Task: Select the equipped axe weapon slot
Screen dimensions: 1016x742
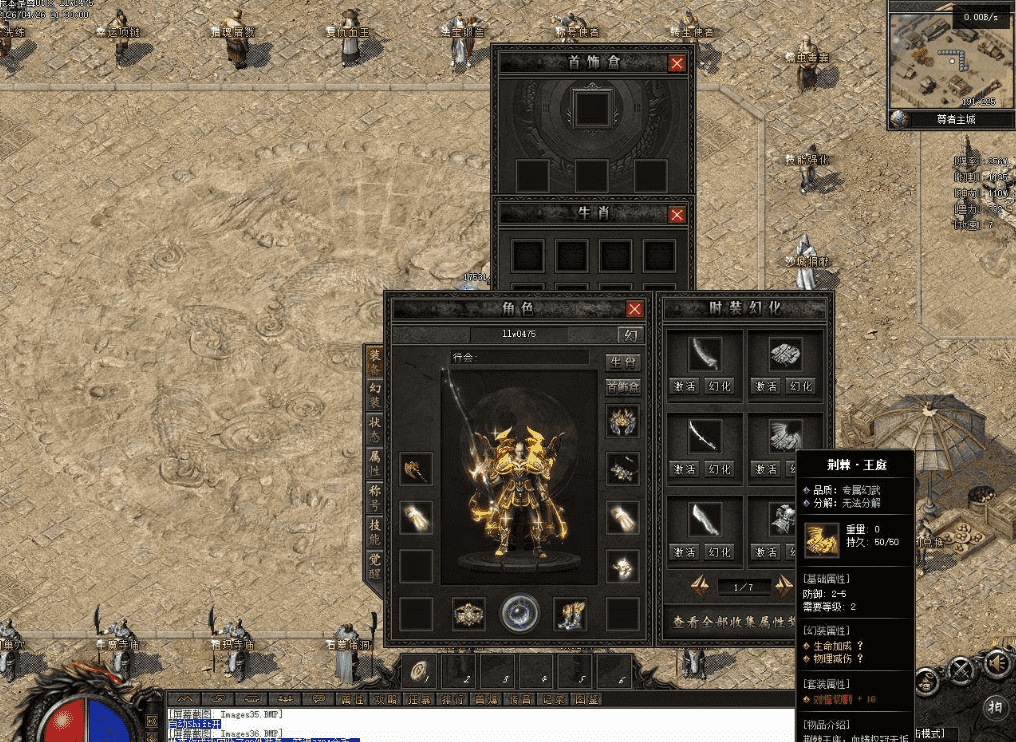Action: pos(416,469)
